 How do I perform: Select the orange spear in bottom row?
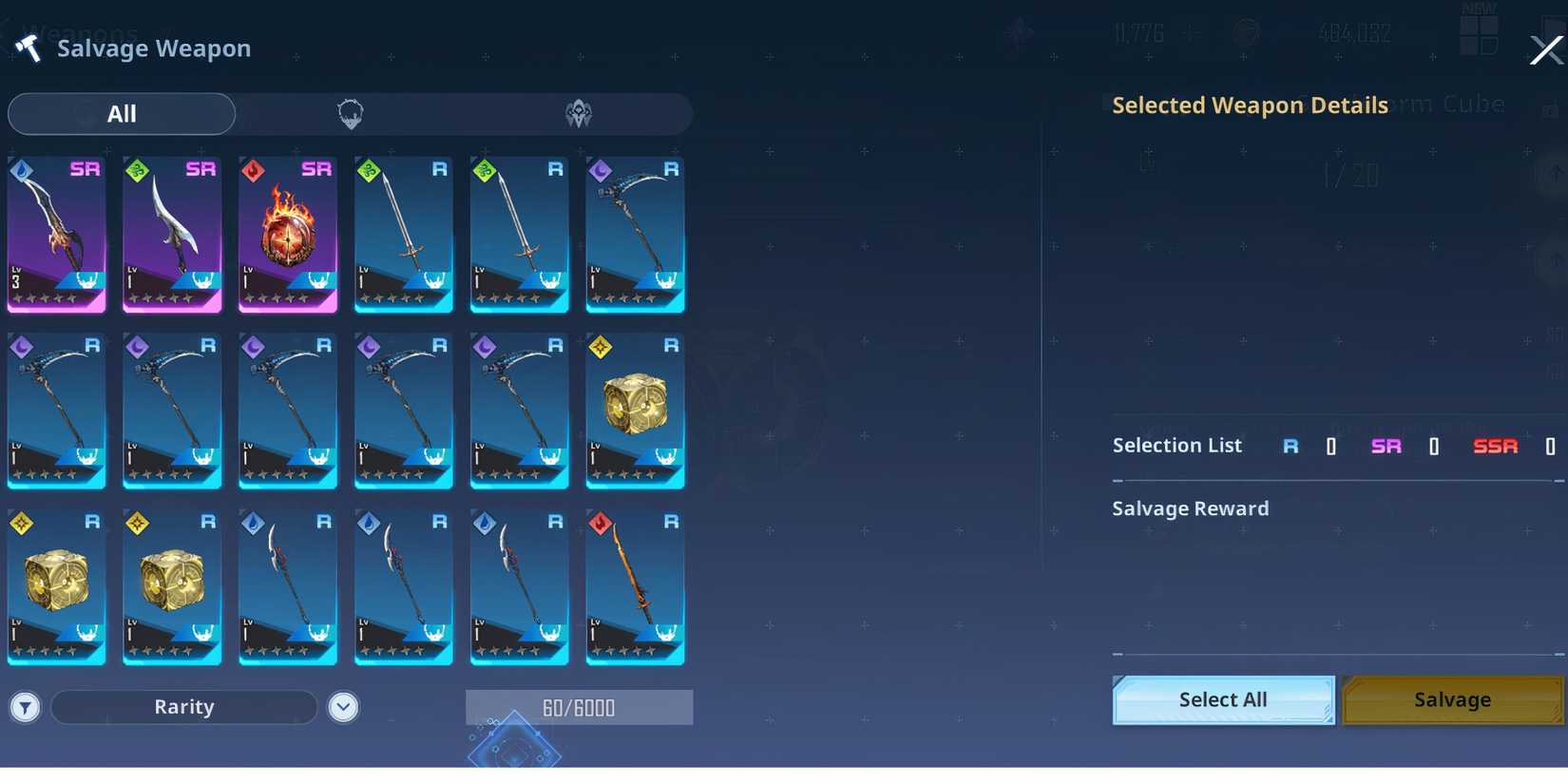635,587
